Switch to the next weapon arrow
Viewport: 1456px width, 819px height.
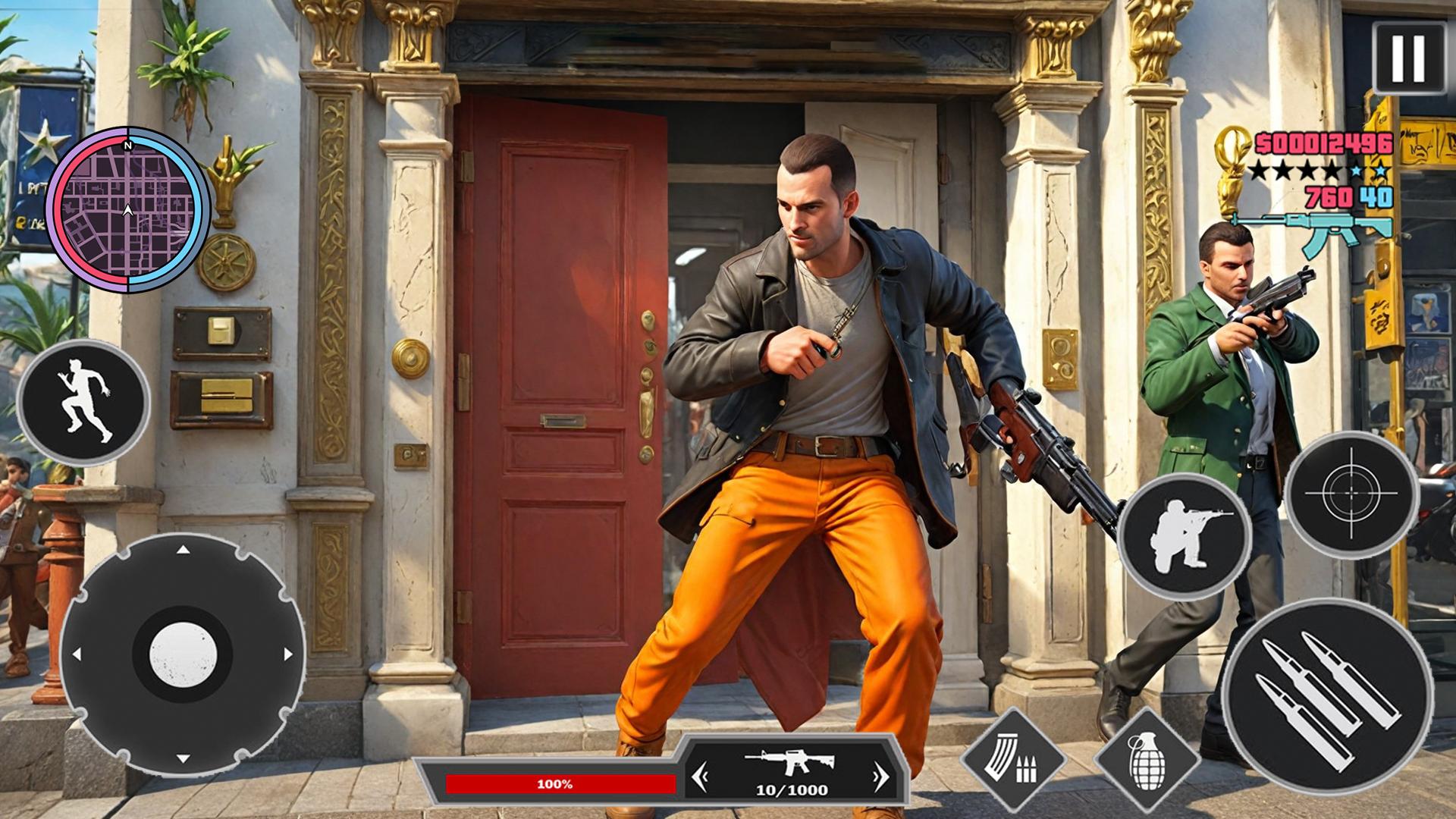point(880,777)
